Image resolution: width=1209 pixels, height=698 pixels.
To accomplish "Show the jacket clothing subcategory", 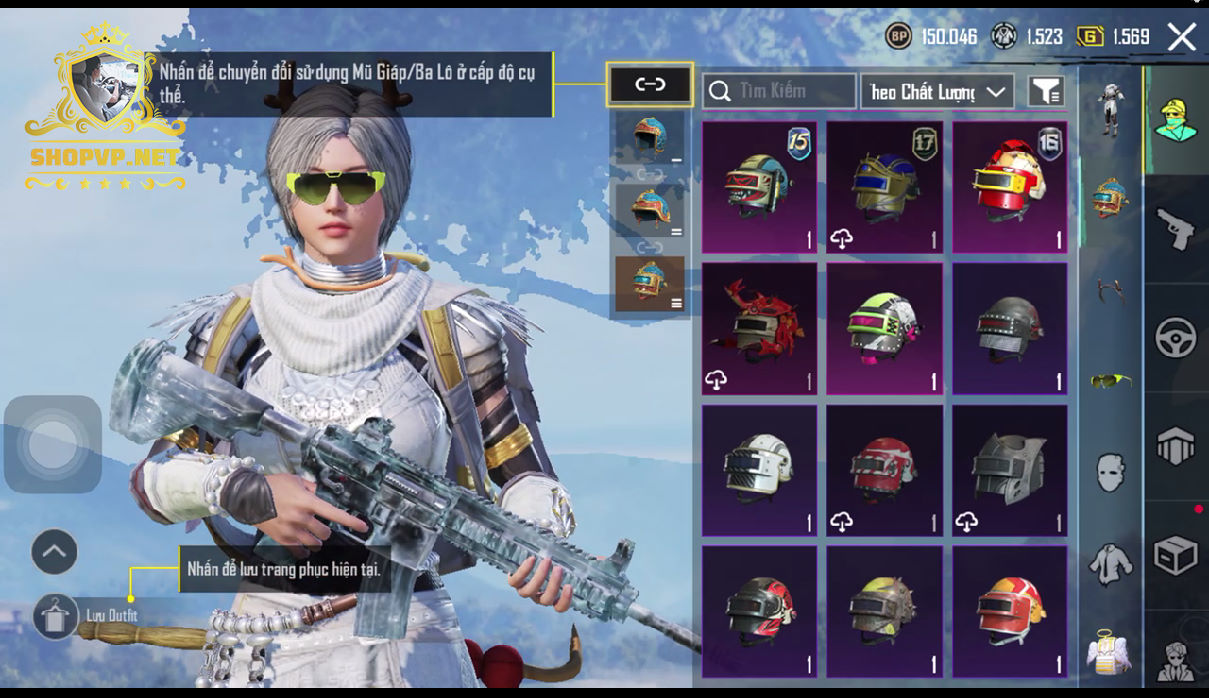I will [x=1110, y=564].
